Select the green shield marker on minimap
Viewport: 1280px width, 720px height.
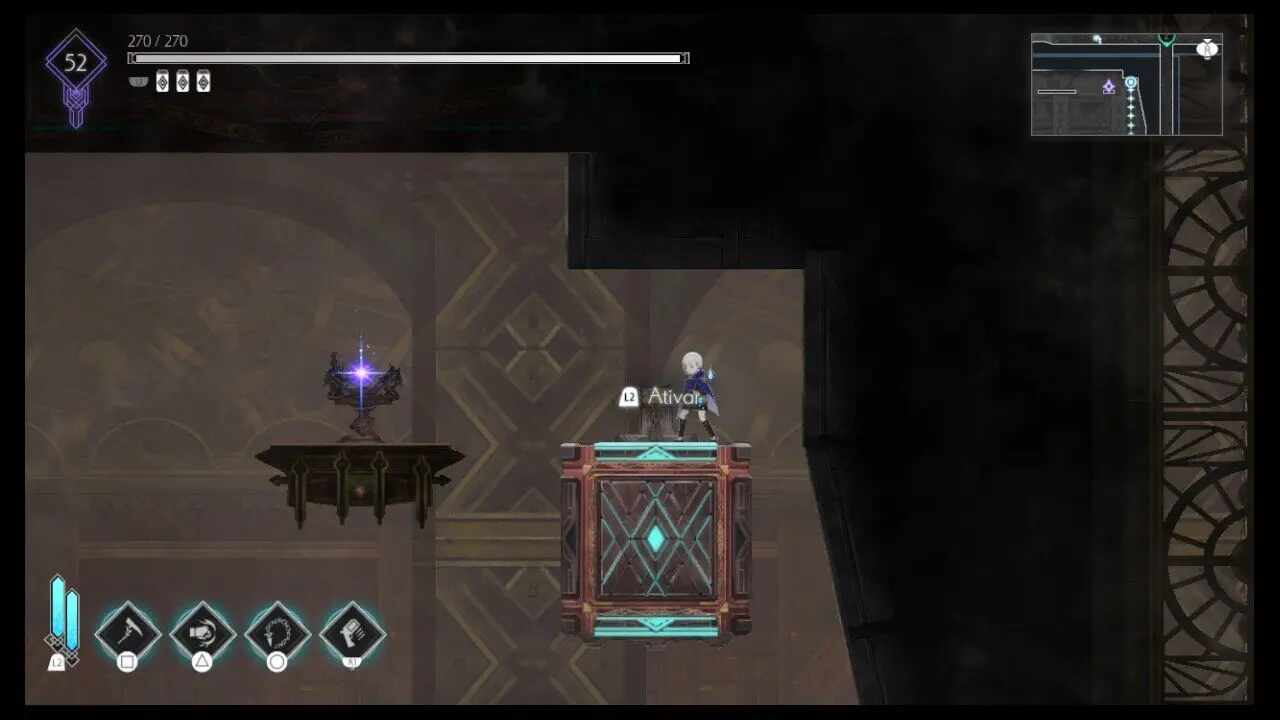tap(1166, 40)
